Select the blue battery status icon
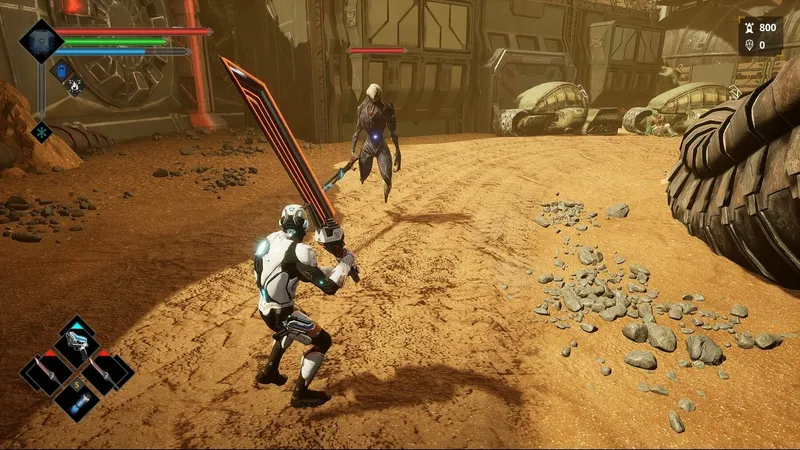The height and width of the screenshot is (450, 800). (60, 70)
